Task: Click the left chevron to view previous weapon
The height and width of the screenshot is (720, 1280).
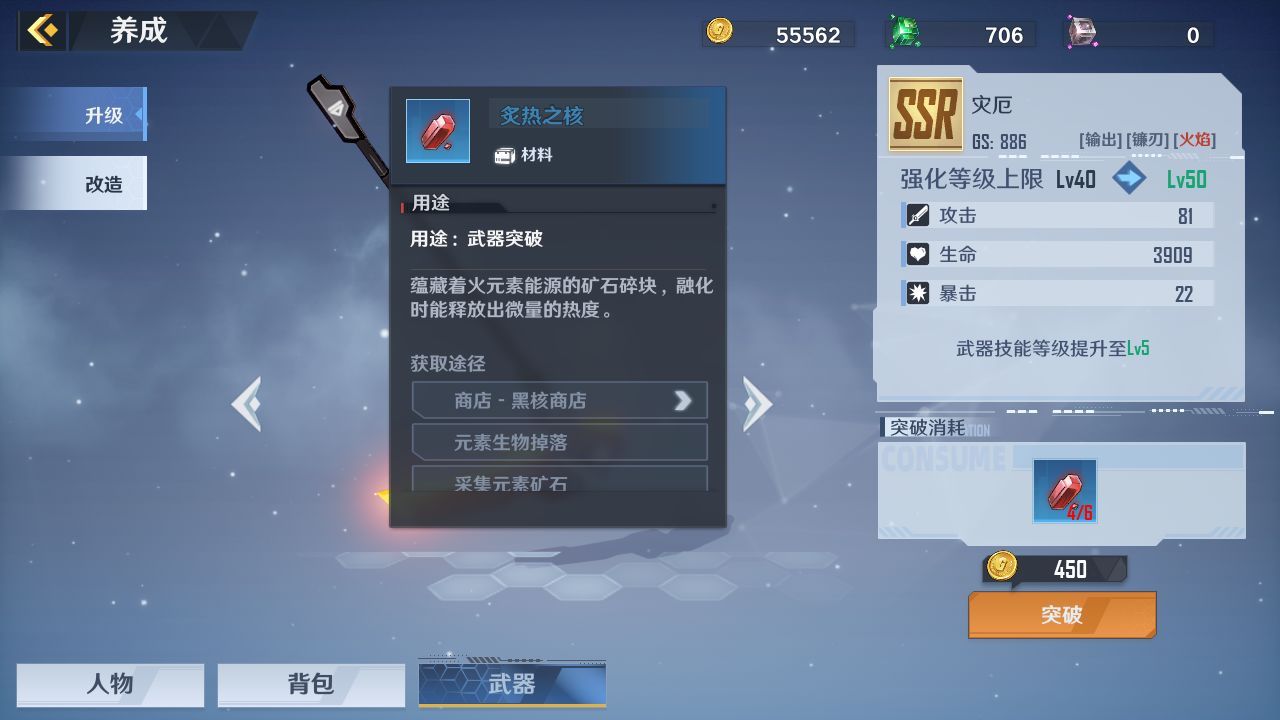Action: coord(246,402)
